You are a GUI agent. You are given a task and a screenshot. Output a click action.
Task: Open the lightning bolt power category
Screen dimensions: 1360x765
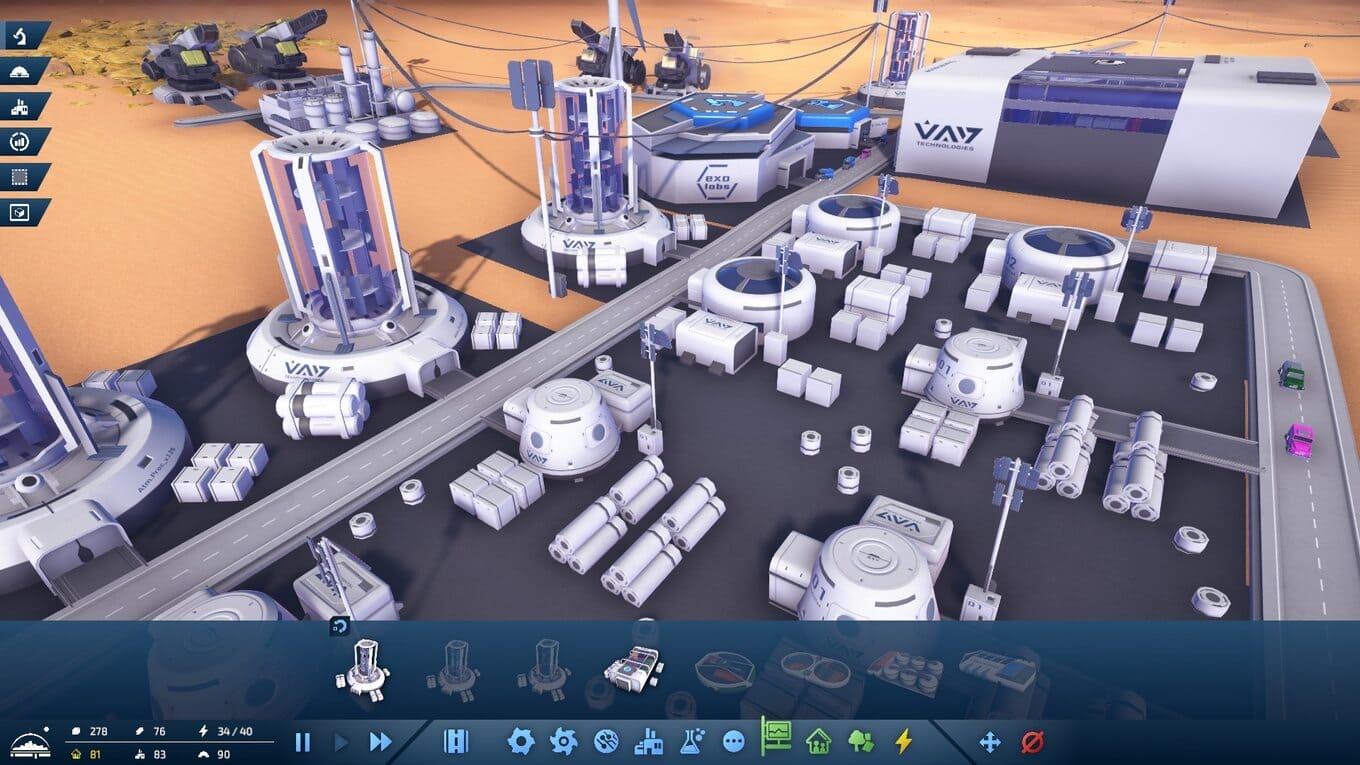[903, 741]
